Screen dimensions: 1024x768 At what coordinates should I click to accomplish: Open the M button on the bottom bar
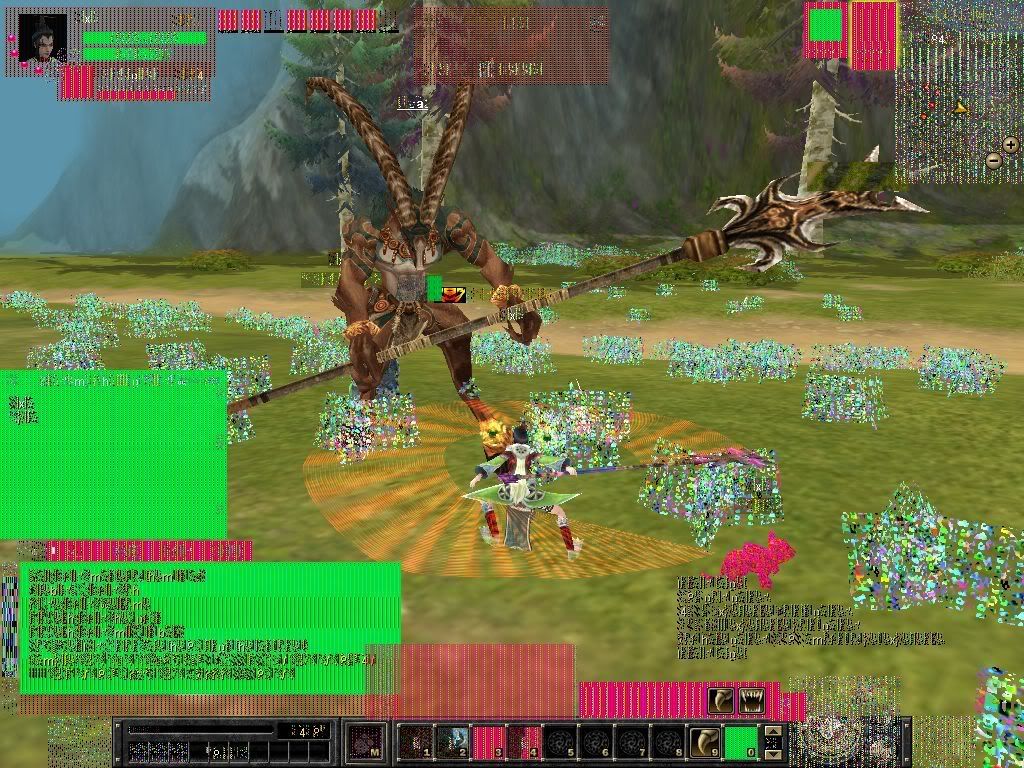click(366, 743)
